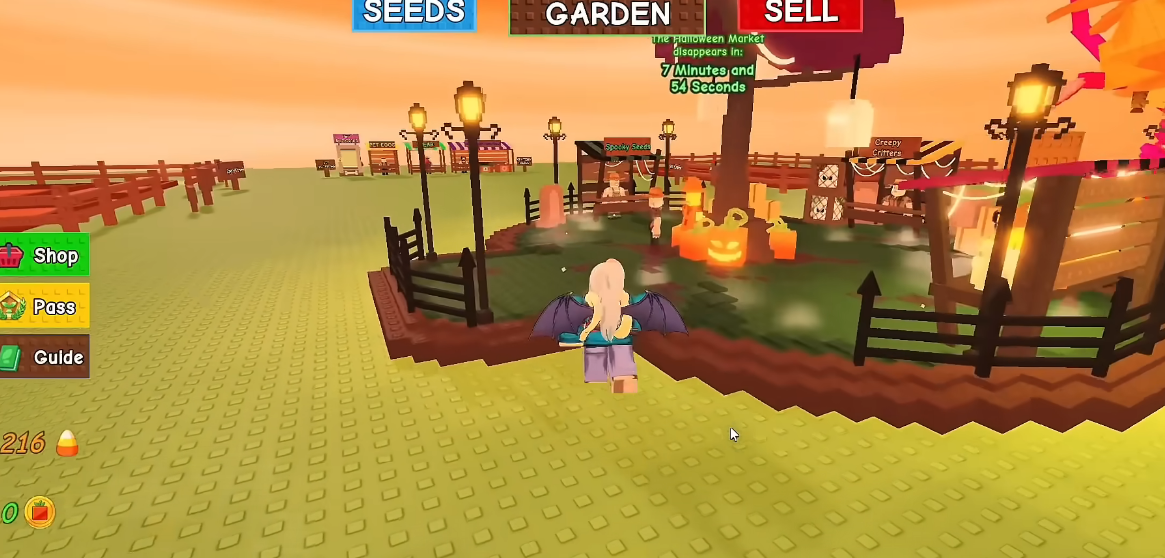Click the blue SEEDS button
Viewport: 1165px width, 558px height.
413,14
